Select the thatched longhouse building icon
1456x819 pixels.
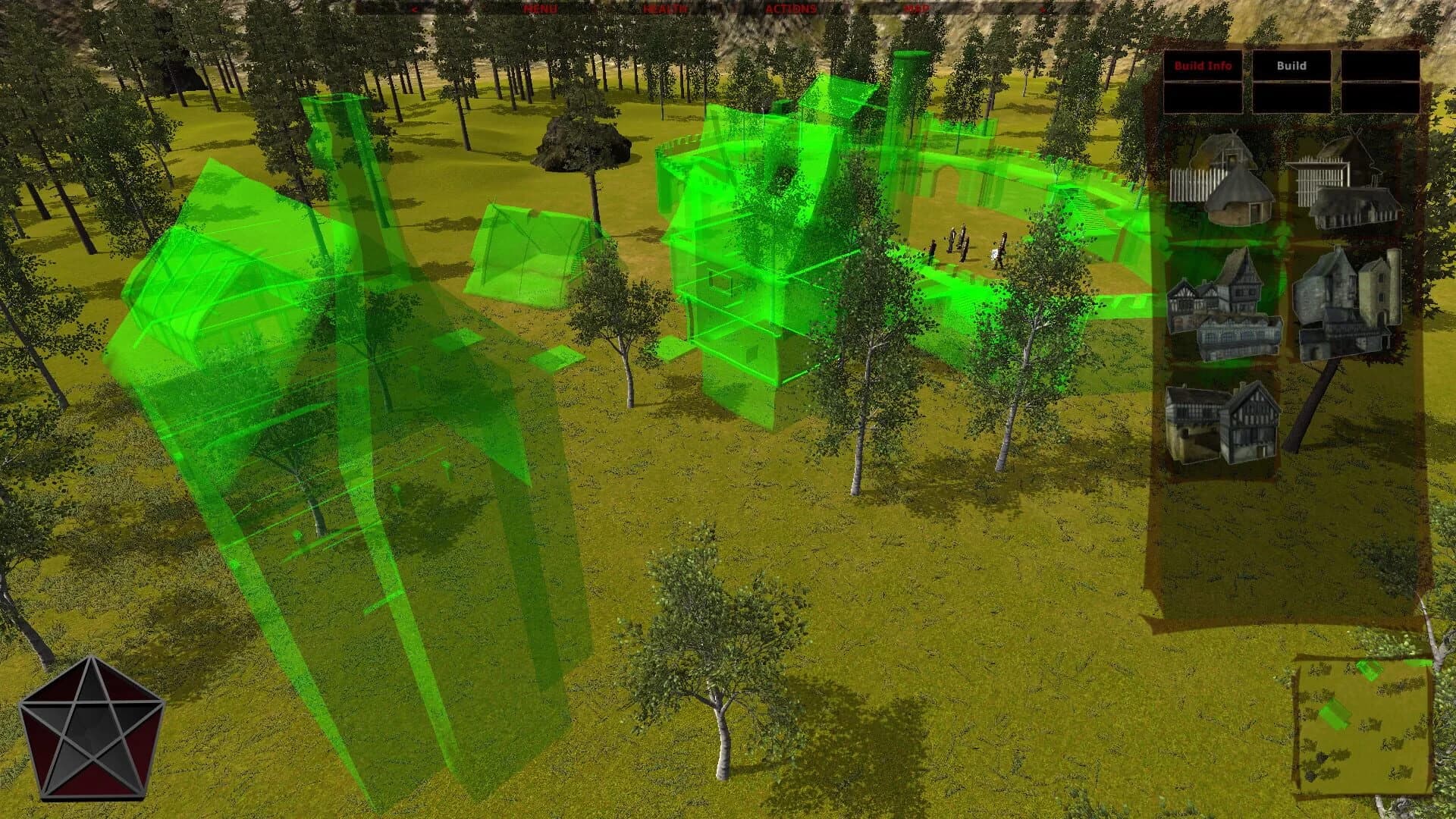point(1356,207)
